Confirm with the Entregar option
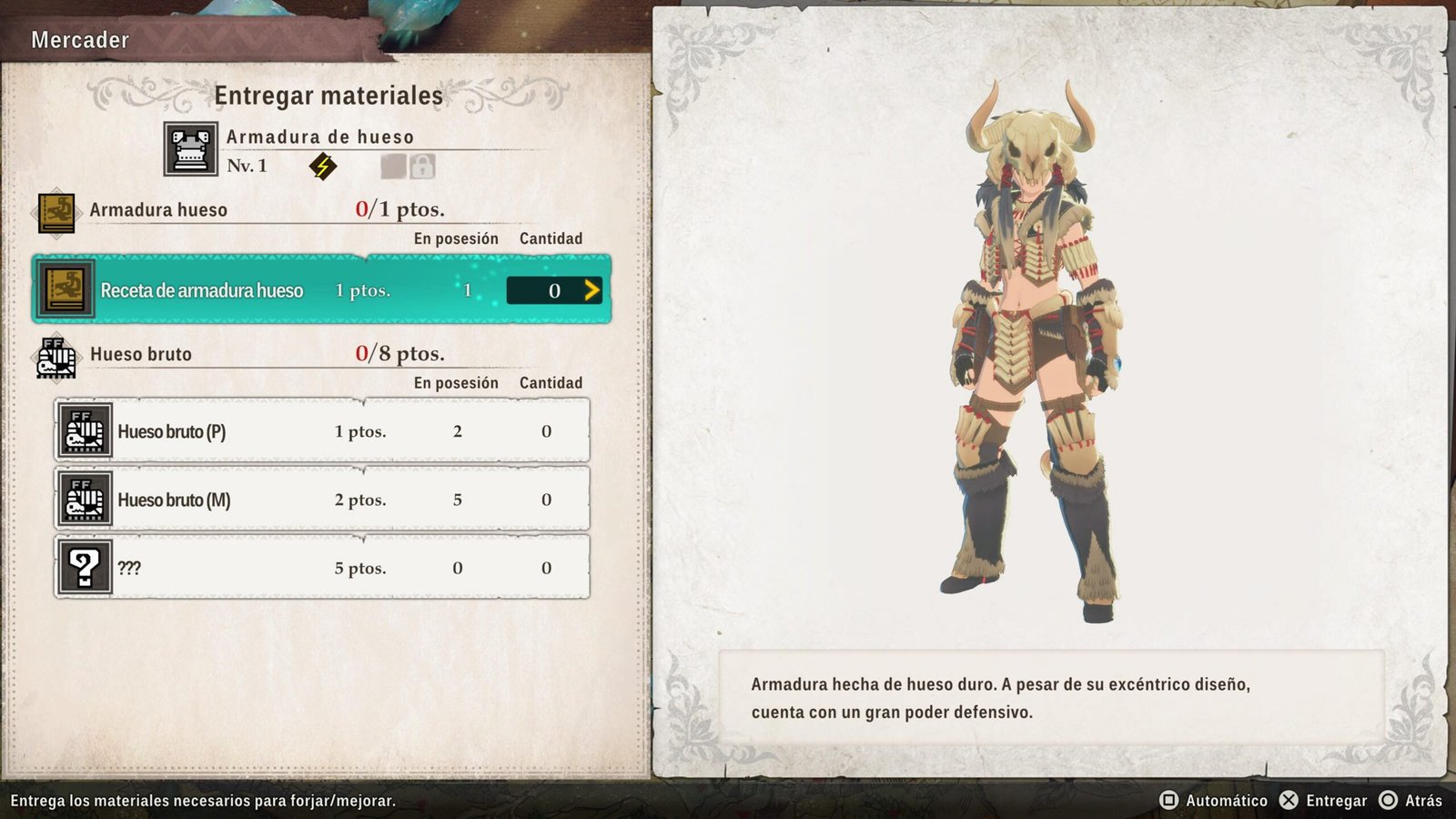1456x819 pixels. coord(1324,801)
